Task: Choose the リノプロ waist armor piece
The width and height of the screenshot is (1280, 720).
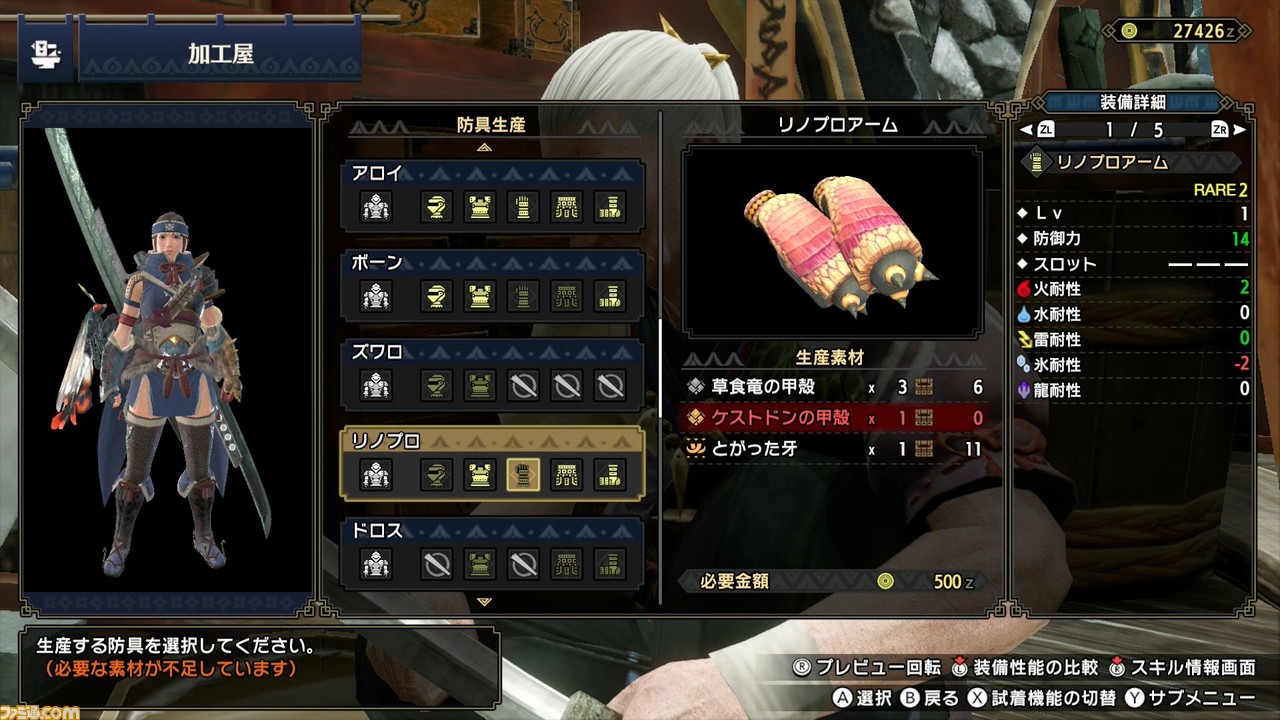Action: pos(567,474)
